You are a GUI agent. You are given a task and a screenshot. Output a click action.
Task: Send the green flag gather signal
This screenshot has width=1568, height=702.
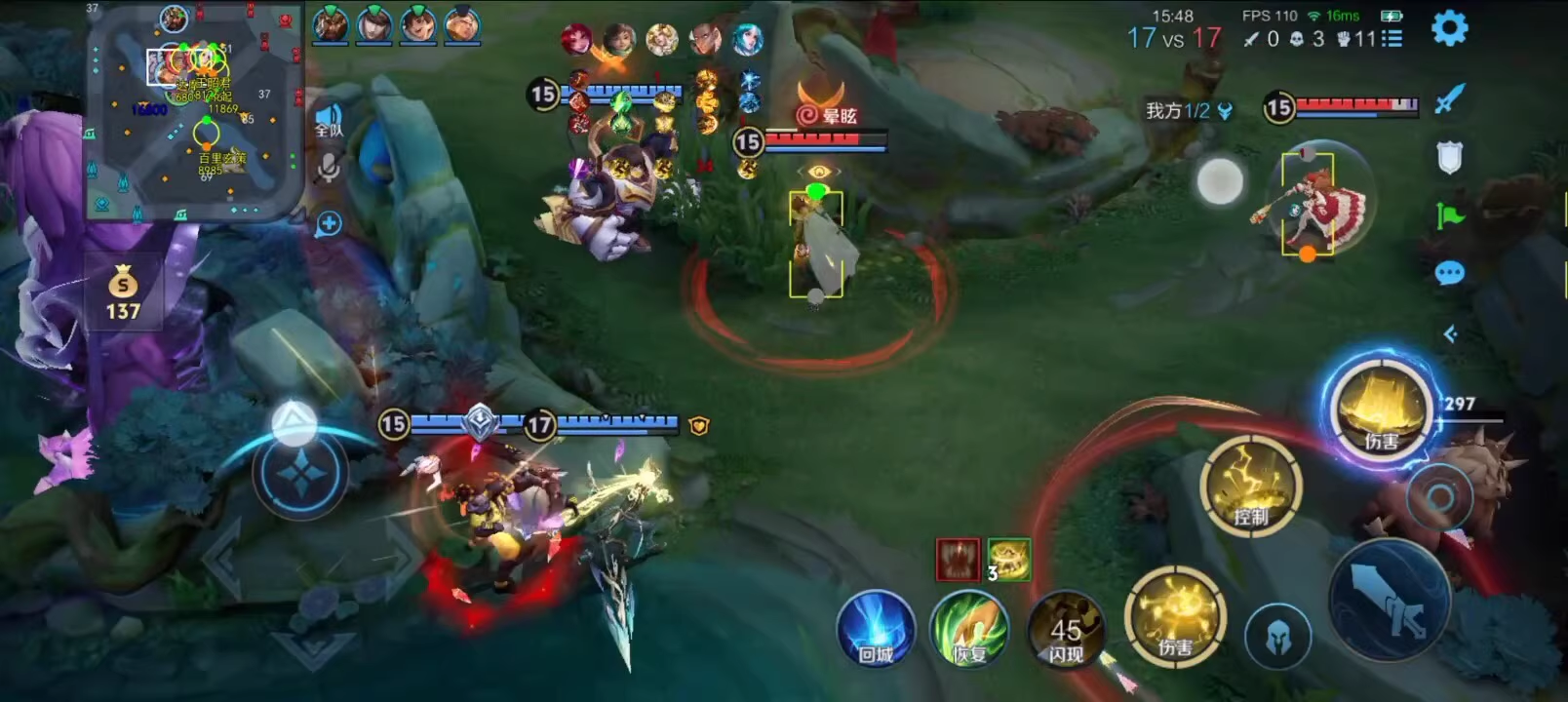pyautogui.click(x=1450, y=215)
